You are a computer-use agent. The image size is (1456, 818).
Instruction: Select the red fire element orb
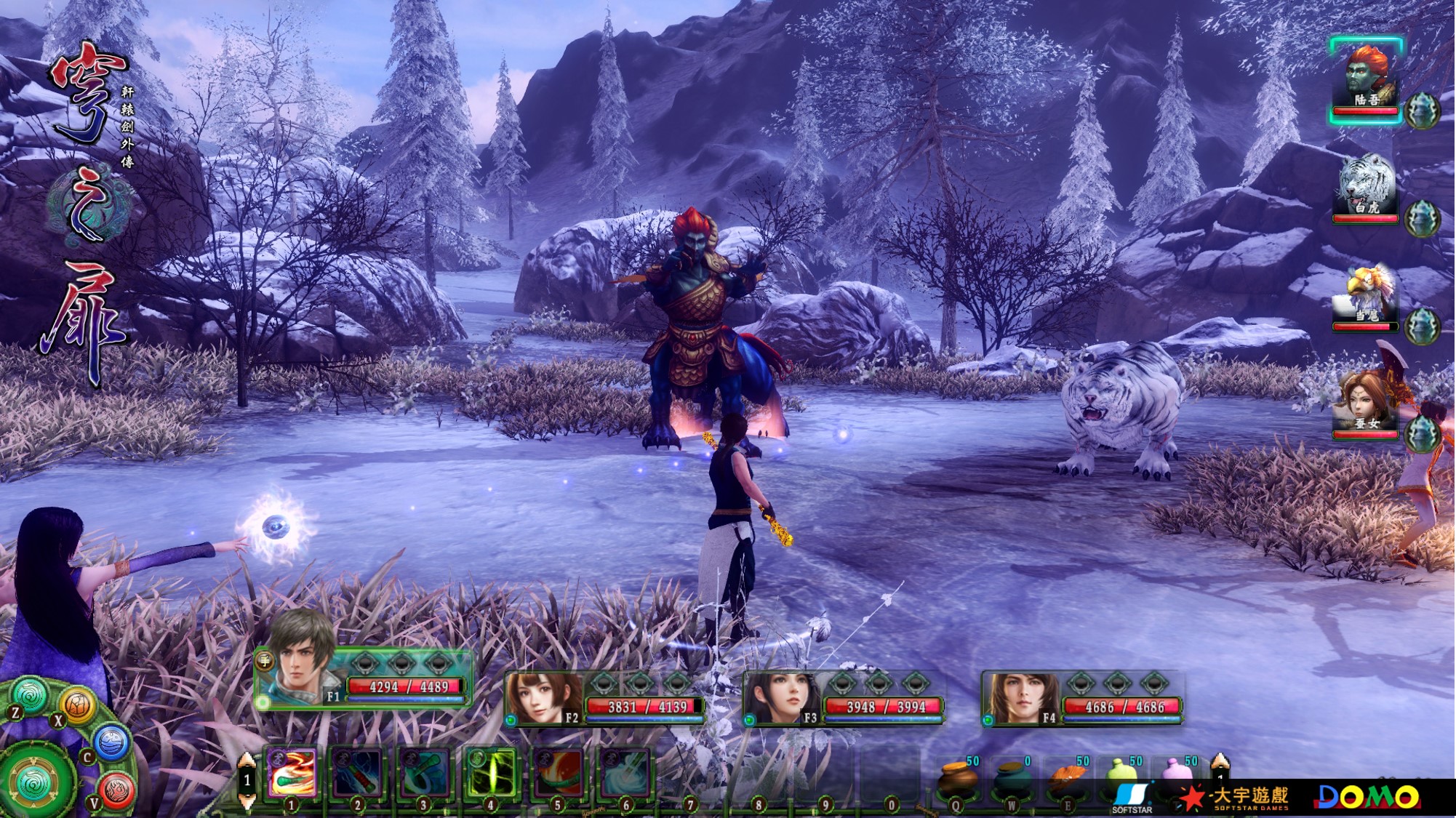click(x=116, y=789)
